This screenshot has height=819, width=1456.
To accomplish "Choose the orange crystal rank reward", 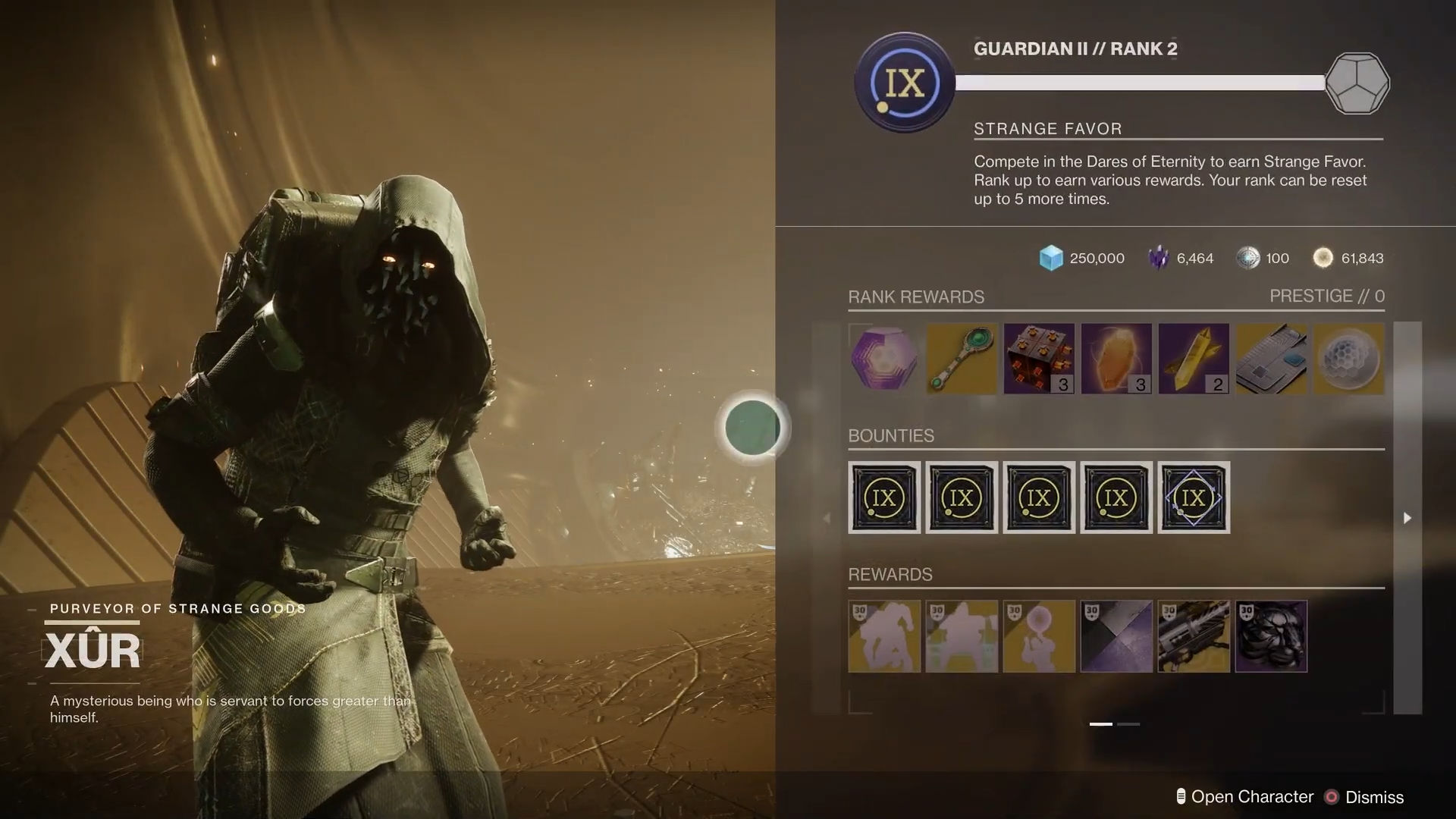I will [x=1116, y=359].
